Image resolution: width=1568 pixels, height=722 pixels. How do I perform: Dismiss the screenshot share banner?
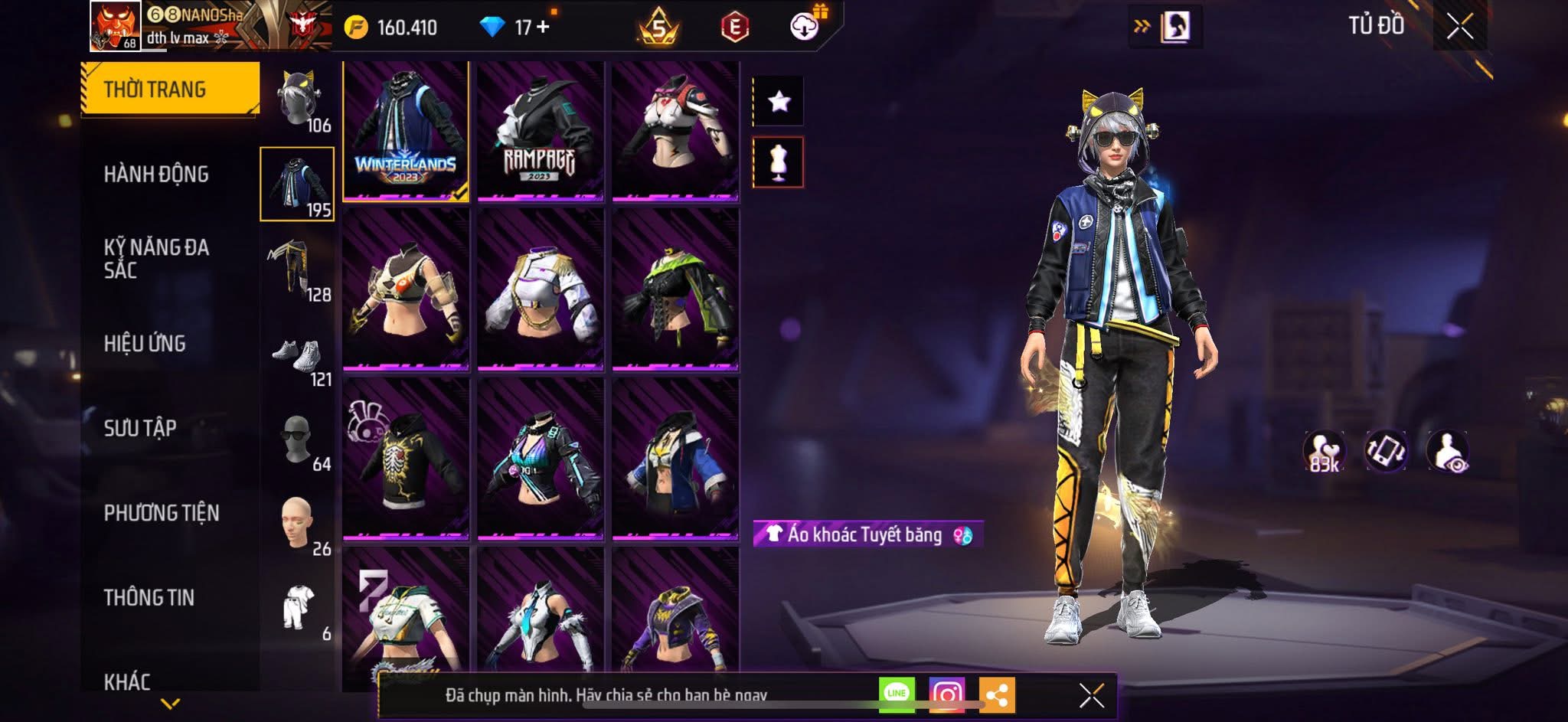[x=1091, y=695]
